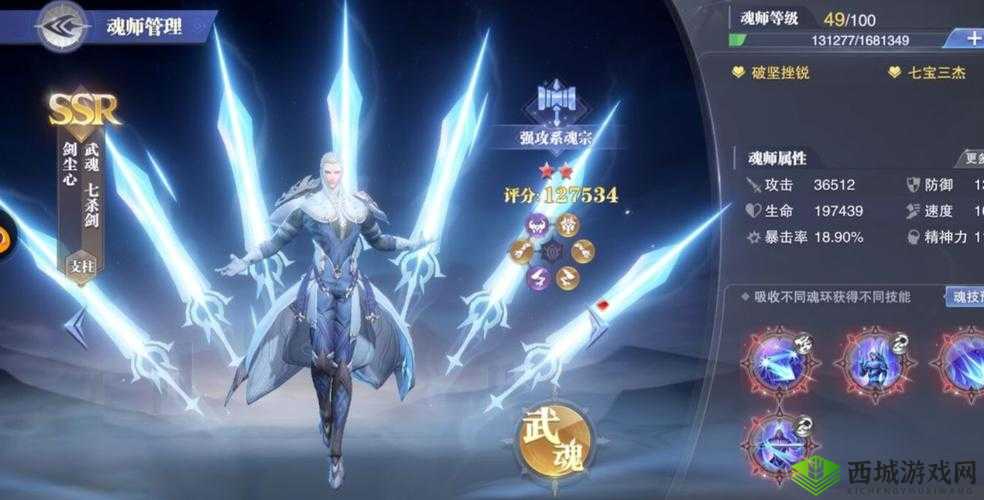
Task: Open the 魂技 soul skill tab
Action: tap(965, 296)
